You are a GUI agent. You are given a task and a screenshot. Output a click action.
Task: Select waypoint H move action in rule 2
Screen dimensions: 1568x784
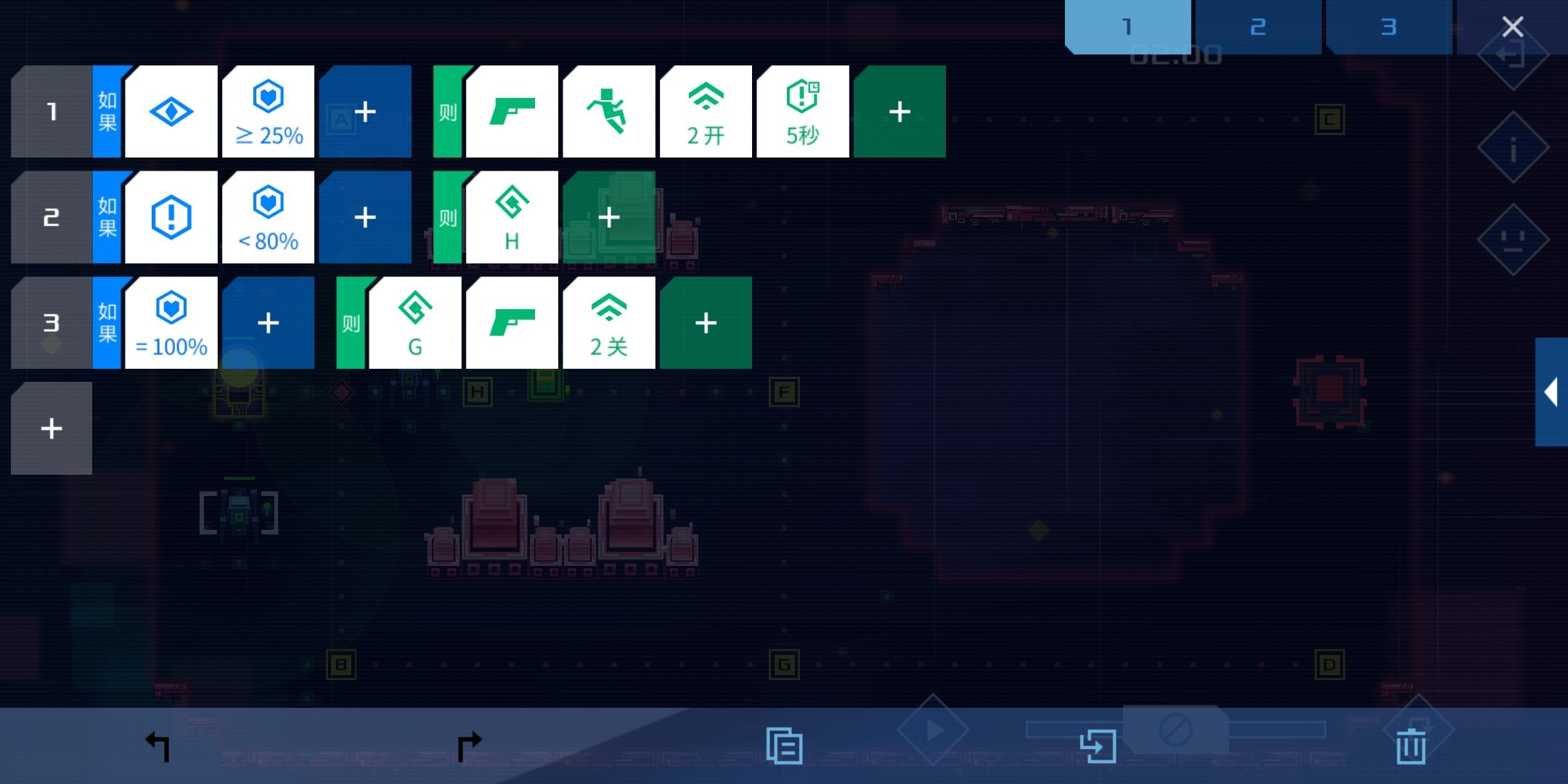click(x=512, y=216)
